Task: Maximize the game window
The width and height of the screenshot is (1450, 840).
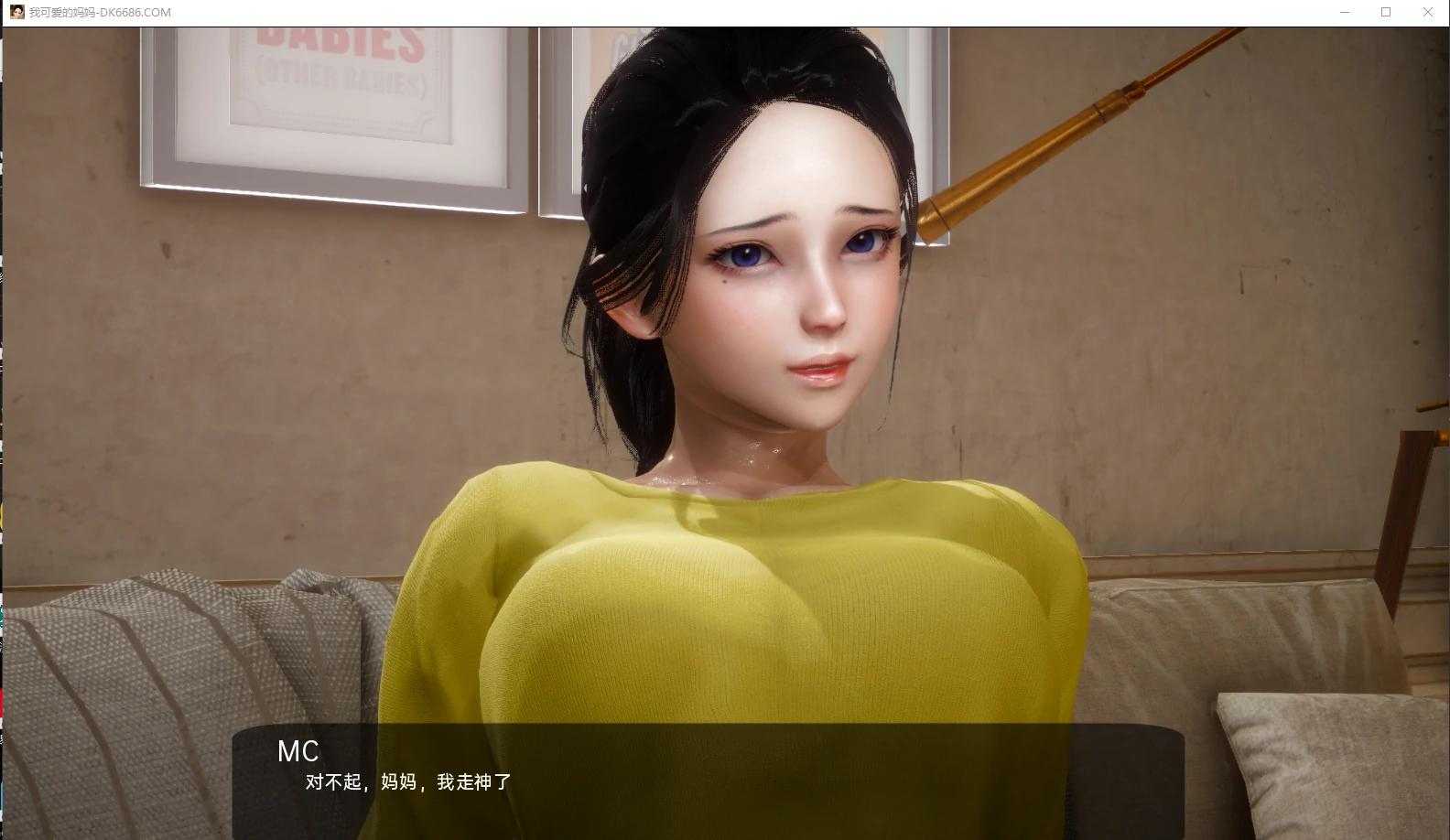Action: click(x=1385, y=12)
